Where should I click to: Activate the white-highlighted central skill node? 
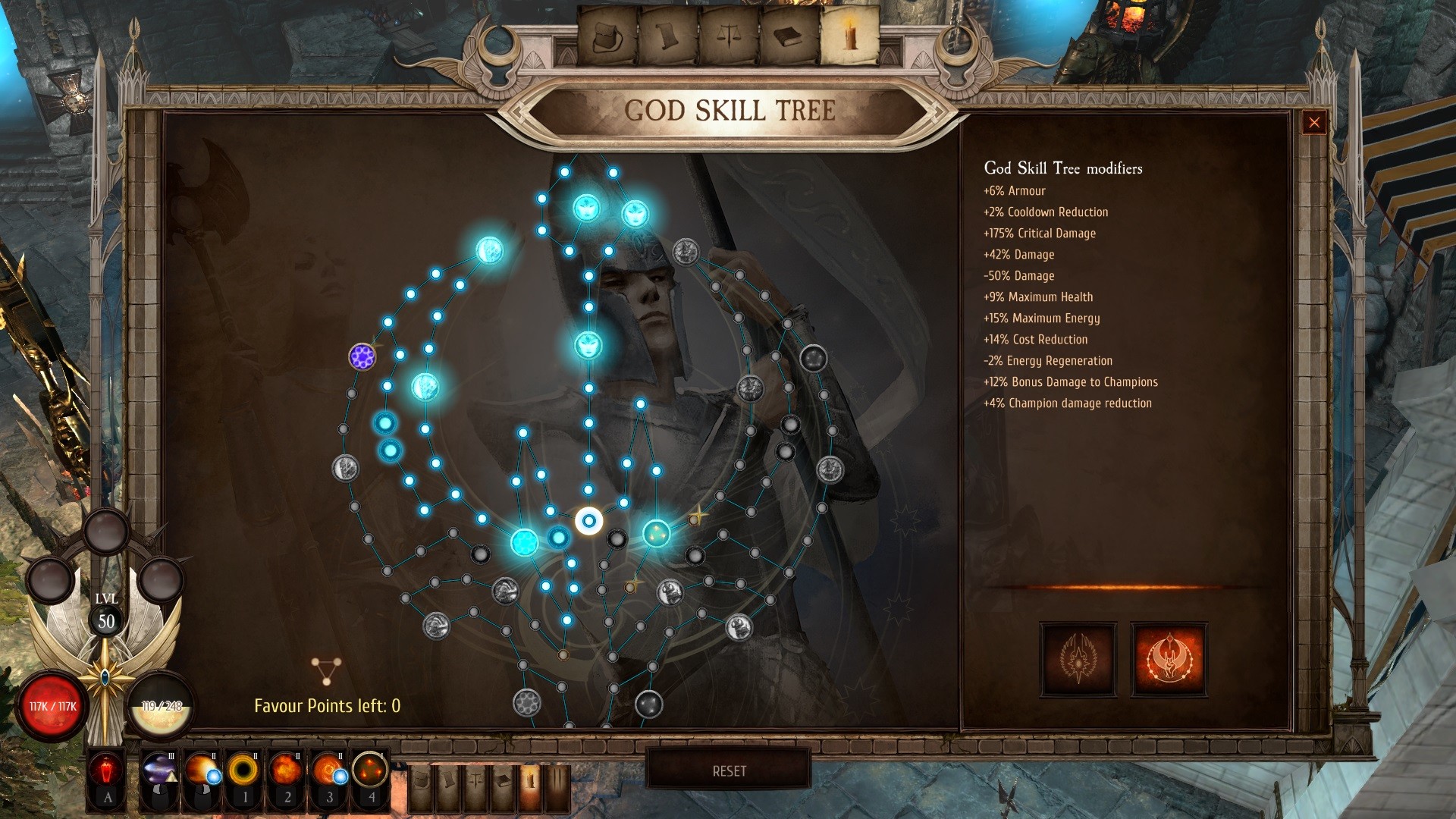(x=588, y=521)
